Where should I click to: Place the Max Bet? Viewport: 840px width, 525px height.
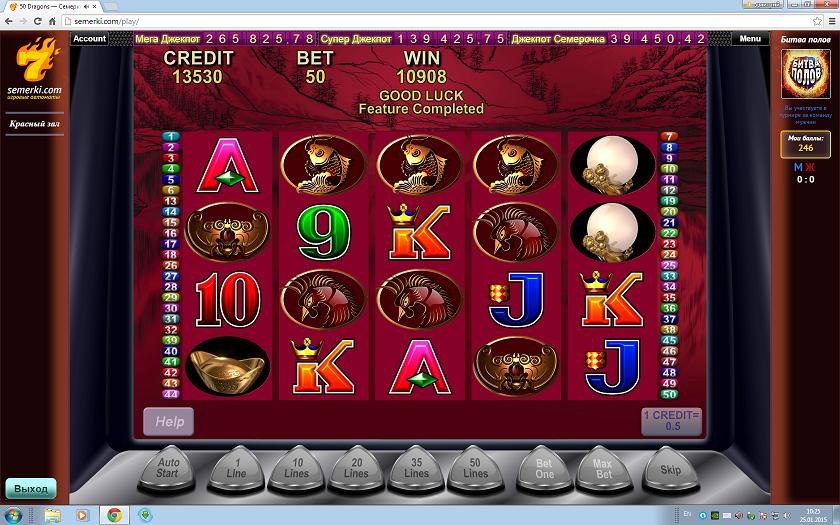pos(603,468)
